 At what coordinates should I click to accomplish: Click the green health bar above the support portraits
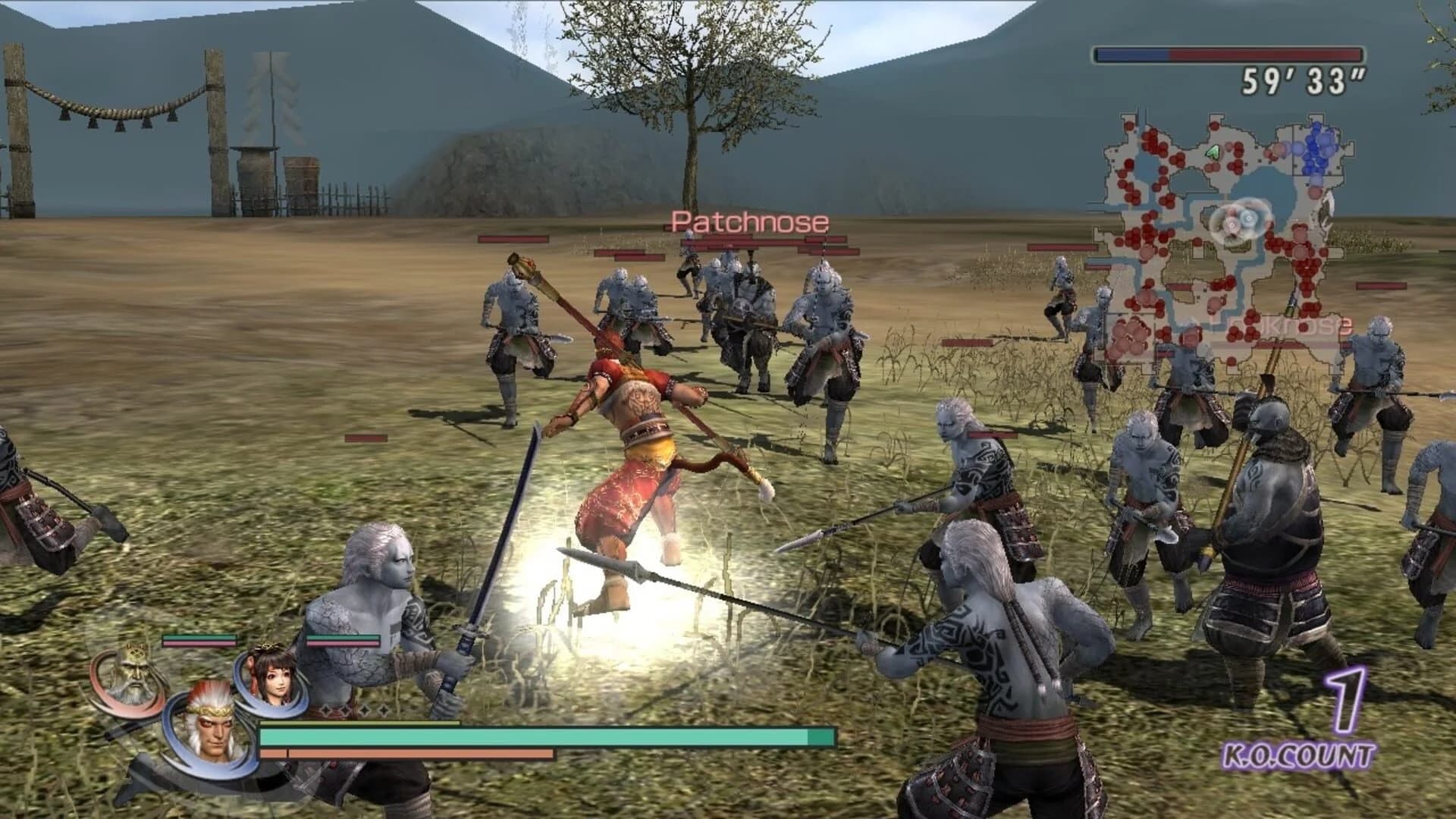click(x=194, y=638)
